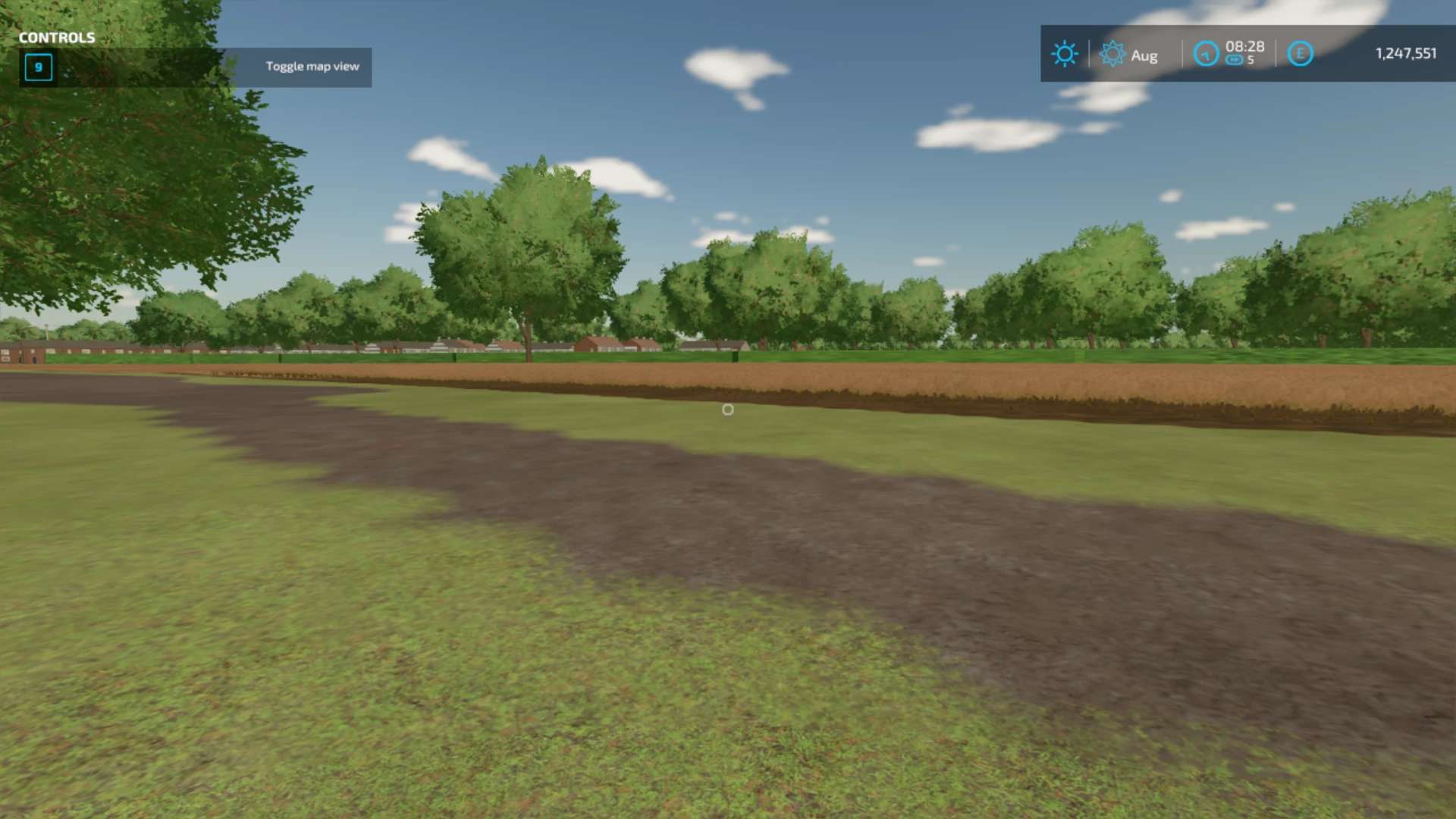Viewport: 1456px width, 819px height.
Task: Click the currency coin icon
Action: click(x=1300, y=54)
